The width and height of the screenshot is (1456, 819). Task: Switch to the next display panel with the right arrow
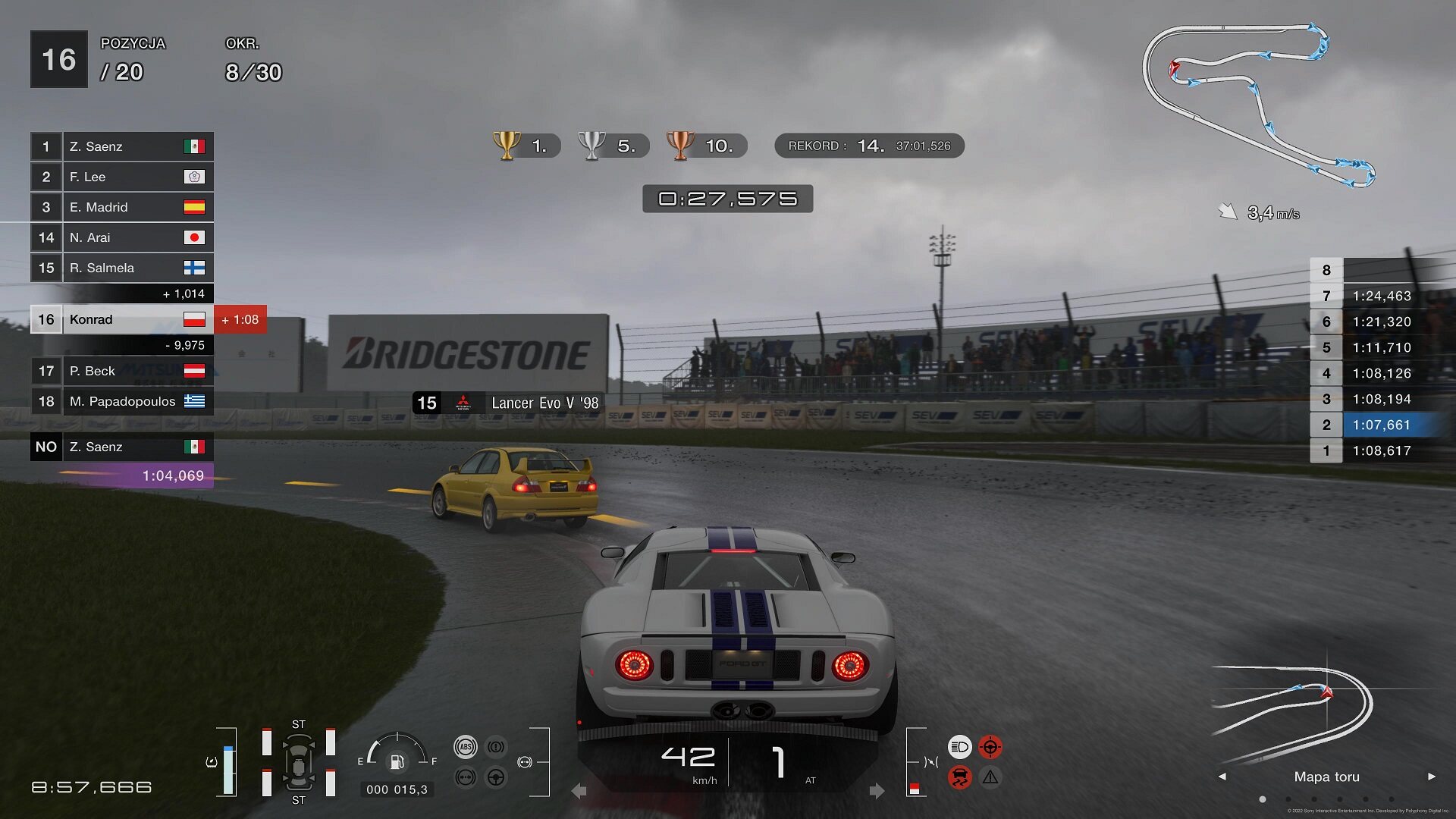point(1432,777)
